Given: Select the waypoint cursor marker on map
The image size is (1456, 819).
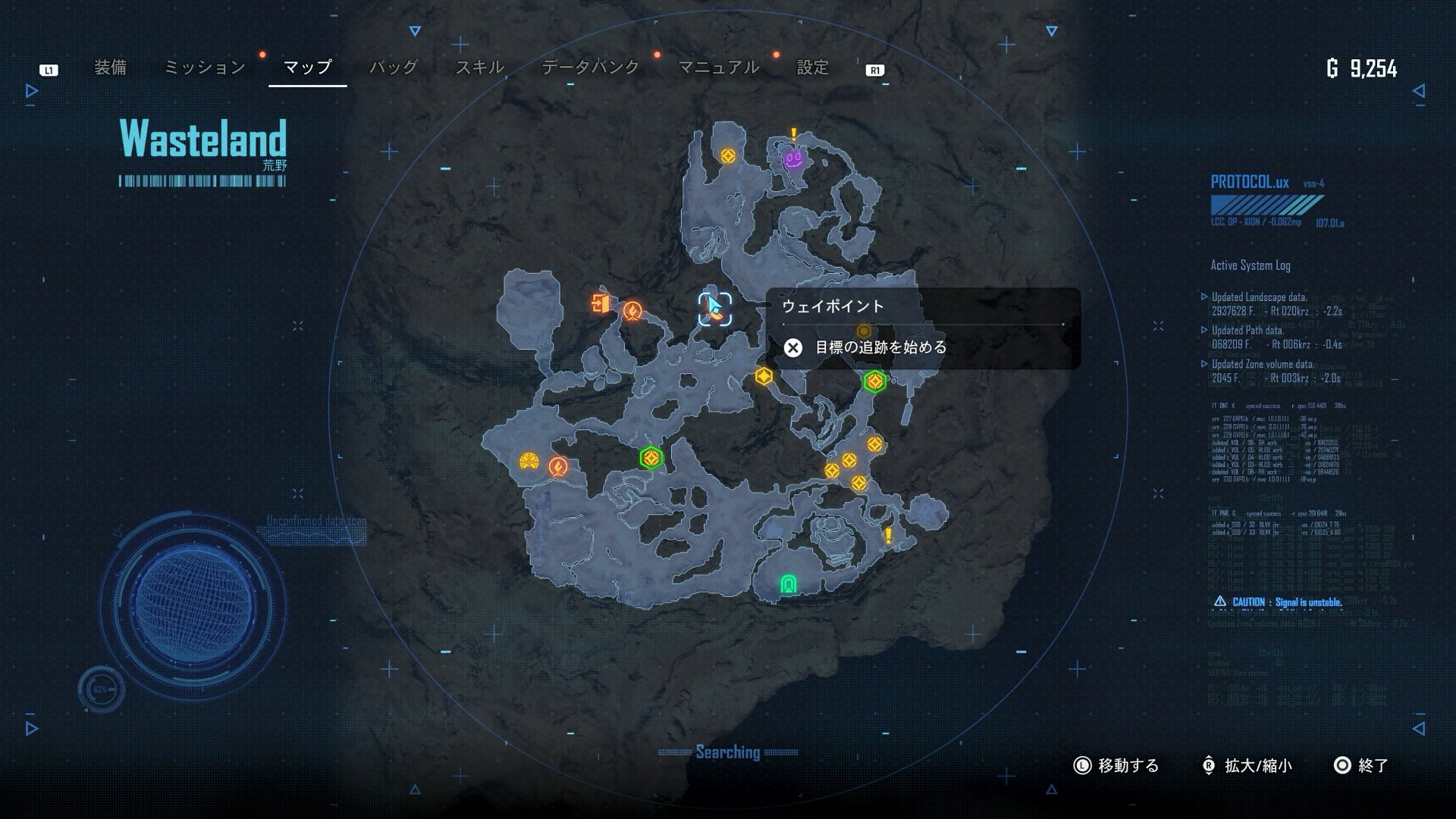Looking at the screenshot, I should (x=714, y=309).
